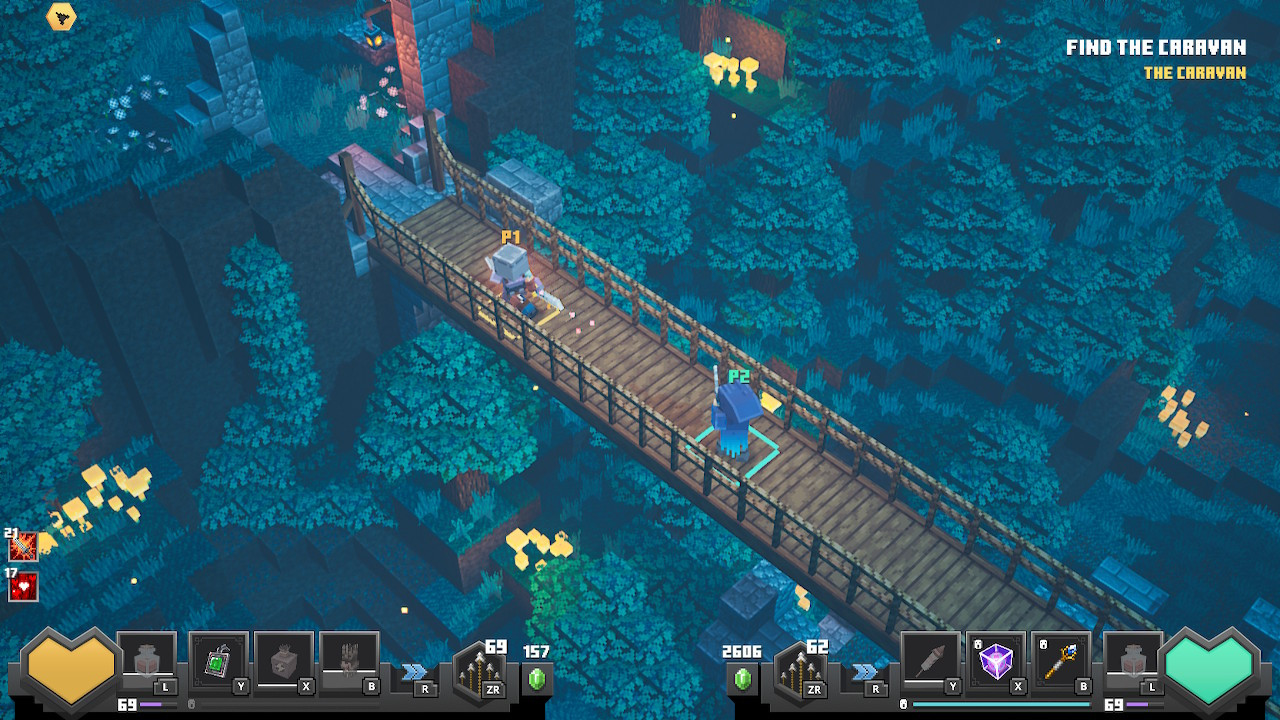Trigger player two's dodge roll arrows

point(866,671)
